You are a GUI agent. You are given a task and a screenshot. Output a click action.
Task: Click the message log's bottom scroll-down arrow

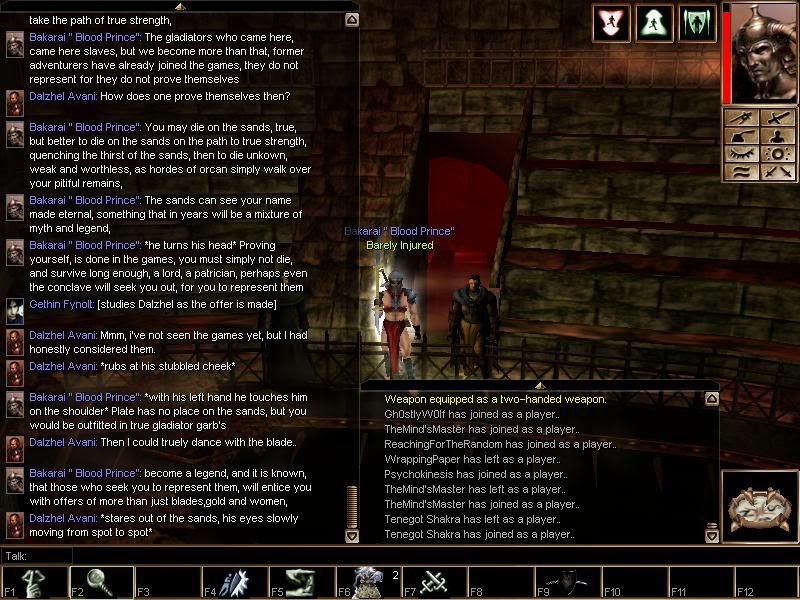711,536
